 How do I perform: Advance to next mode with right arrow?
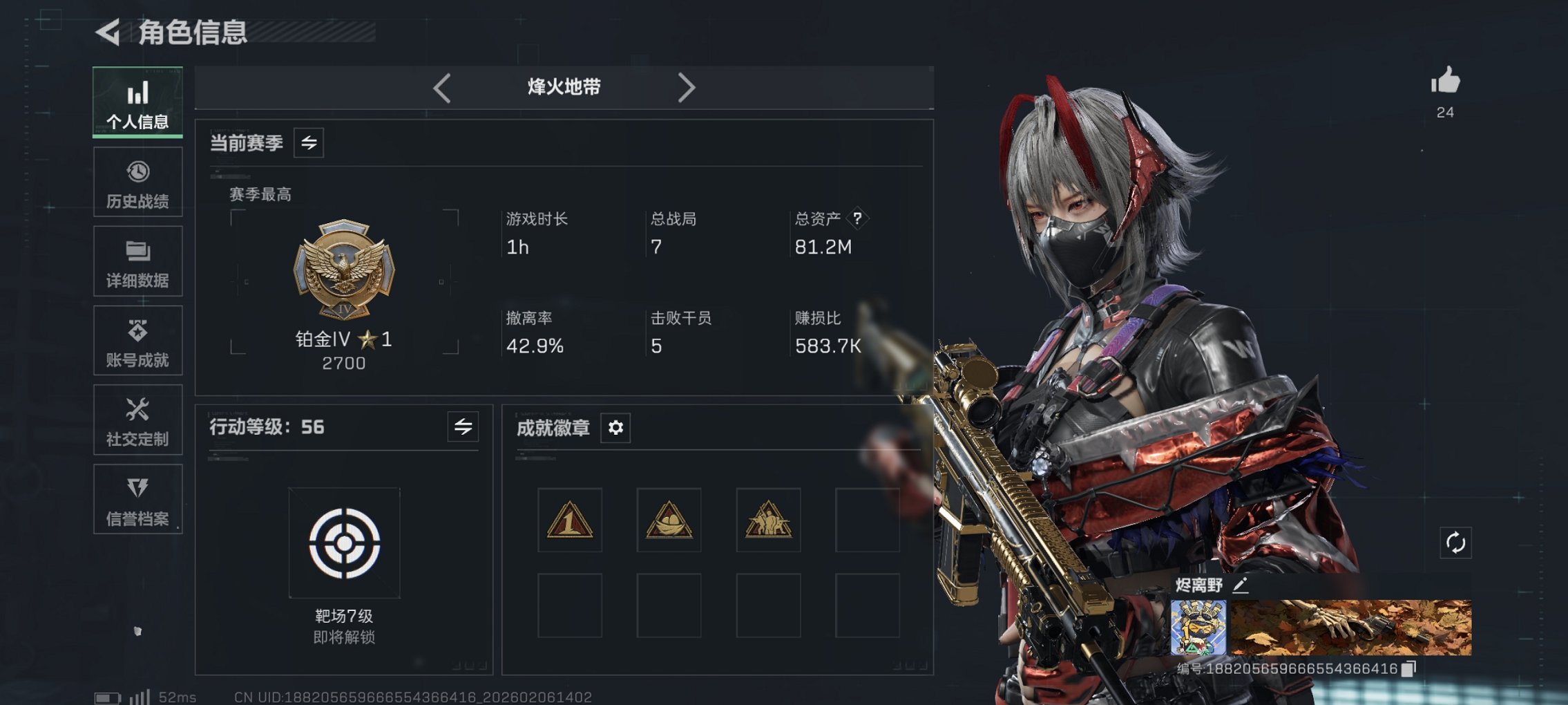(x=687, y=87)
